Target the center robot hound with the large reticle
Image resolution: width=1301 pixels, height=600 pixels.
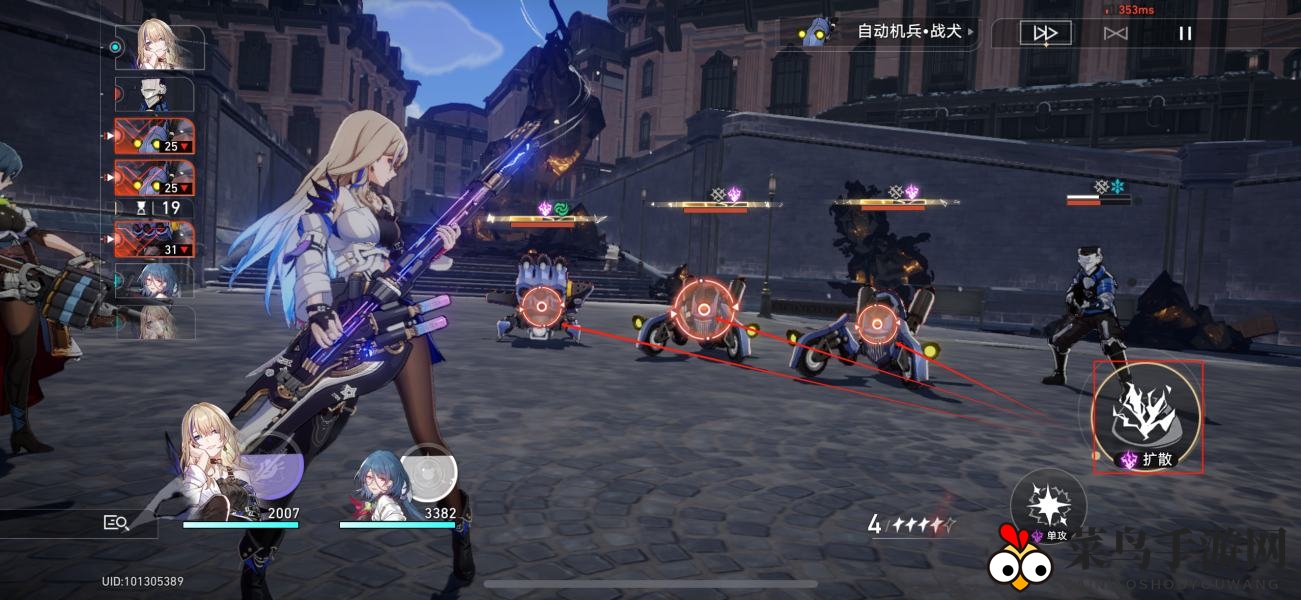[703, 308]
